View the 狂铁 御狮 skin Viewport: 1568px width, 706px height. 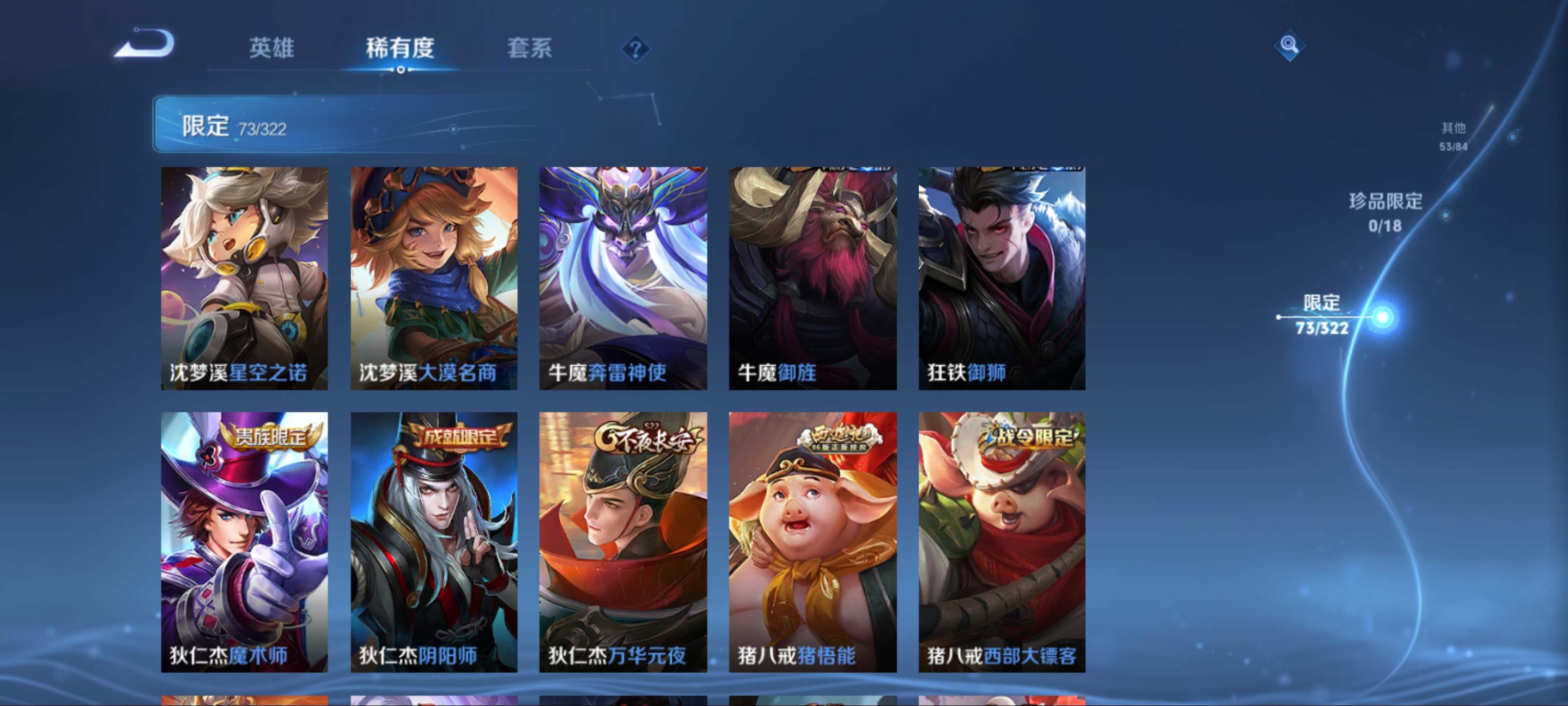(x=1001, y=278)
